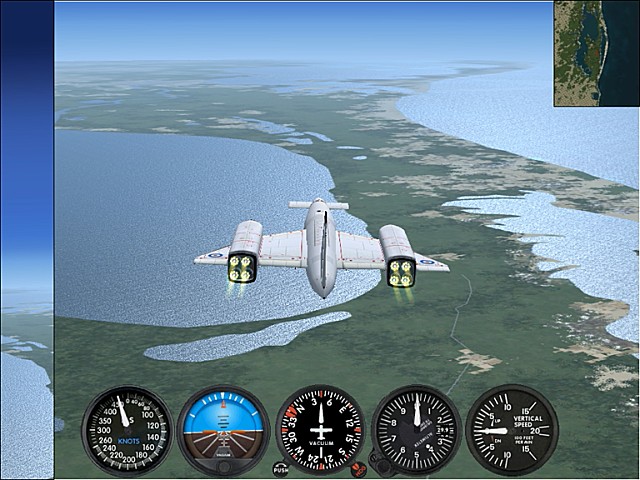Open the overhead map in the corner
This screenshot has width=640, height=480.
[x=596, y=52]
